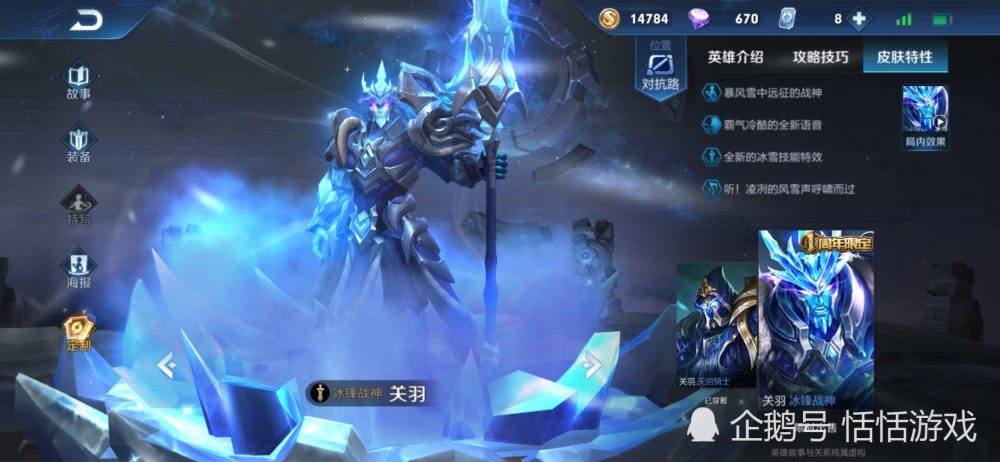Tap the gold coin currency icon

(609, 18)
